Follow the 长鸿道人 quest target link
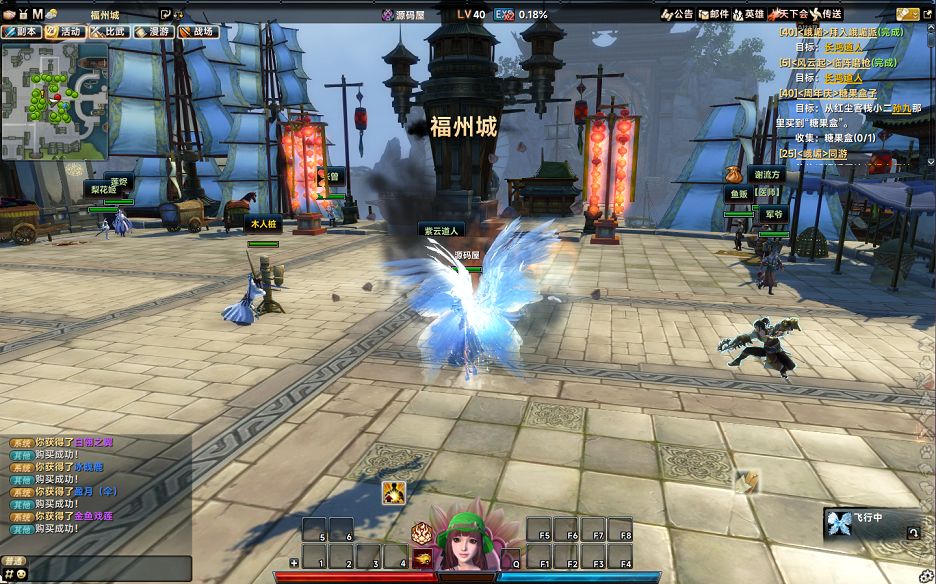The height and width of the screenshot is (584, 936). click(842, 47)
